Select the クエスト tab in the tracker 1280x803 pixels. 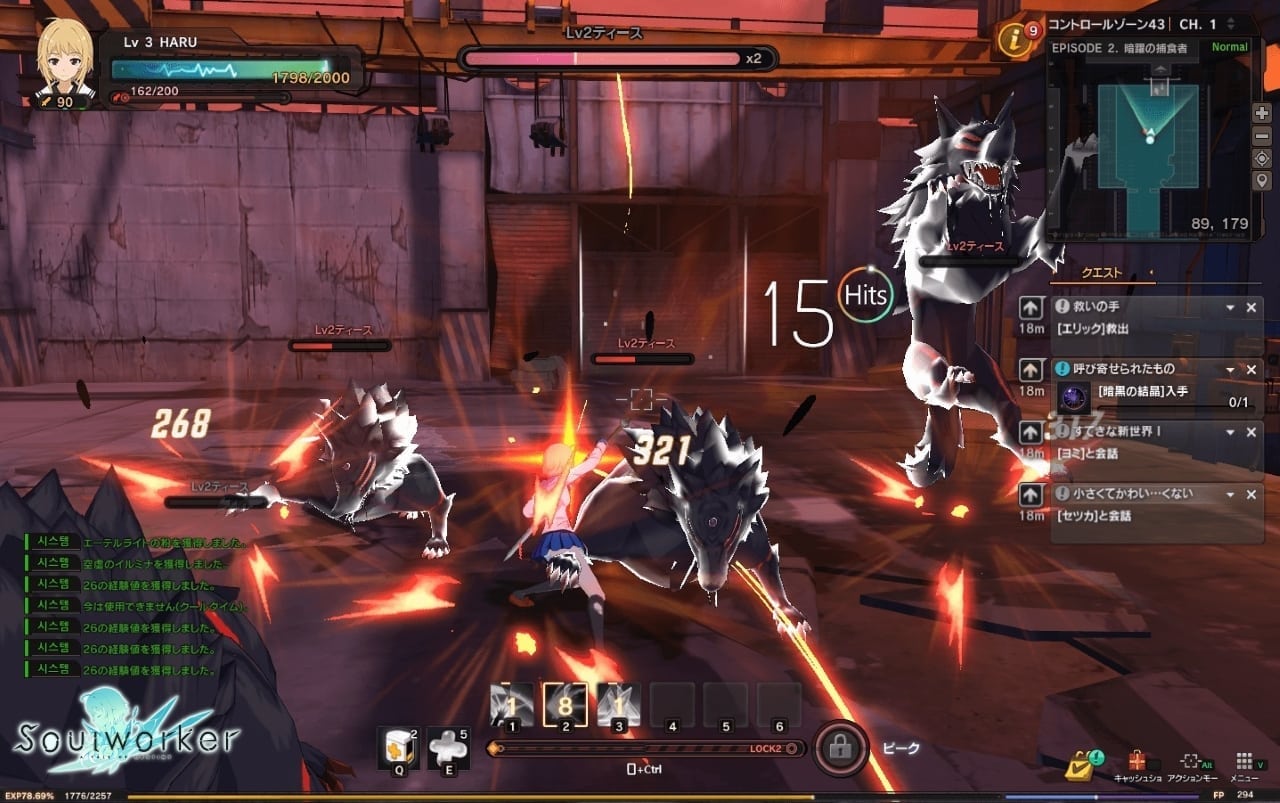pyautogui.click(x=1103, y=273)
